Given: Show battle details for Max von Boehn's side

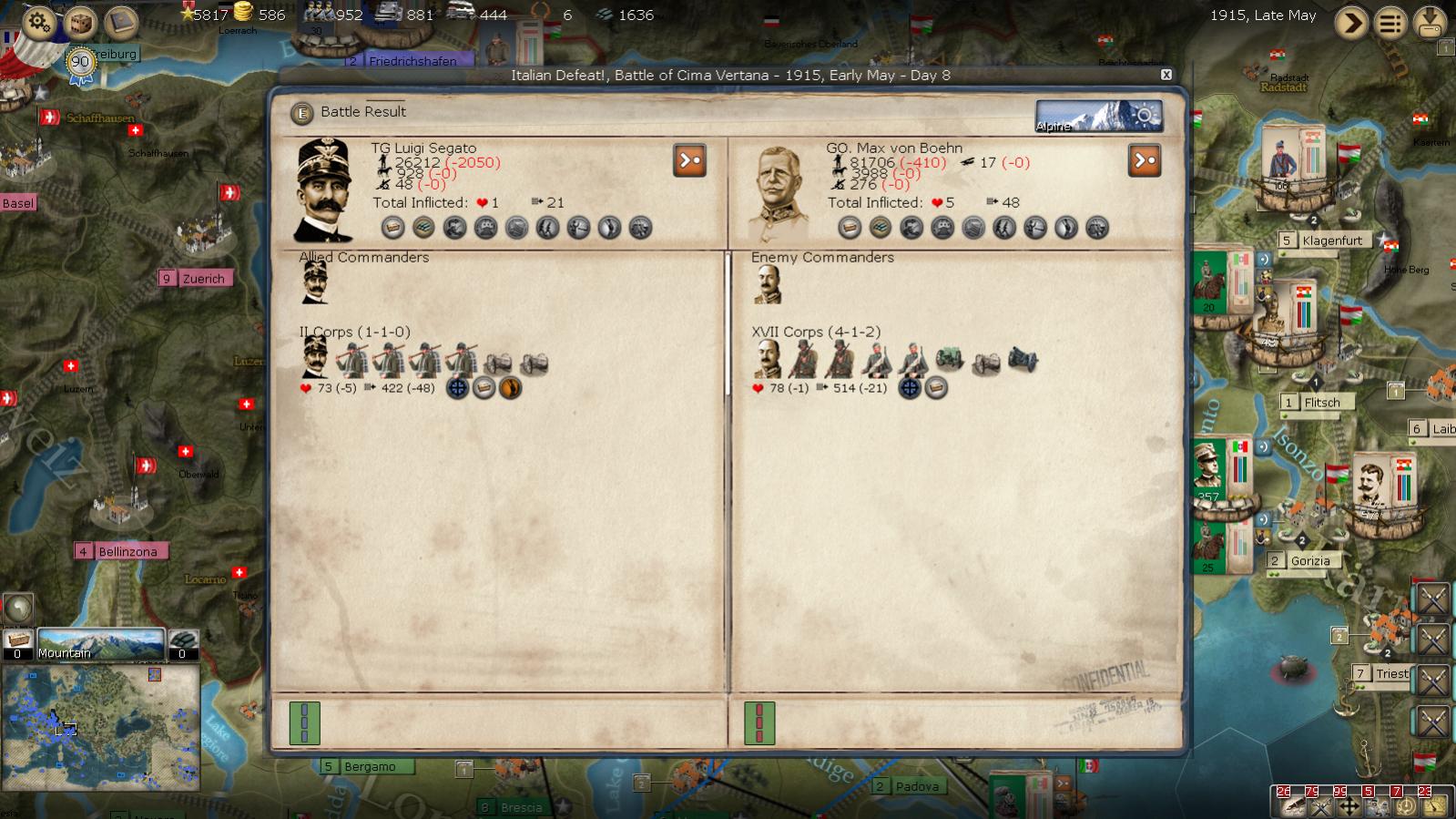Looking at the screenshot, I should (1145, 160).
